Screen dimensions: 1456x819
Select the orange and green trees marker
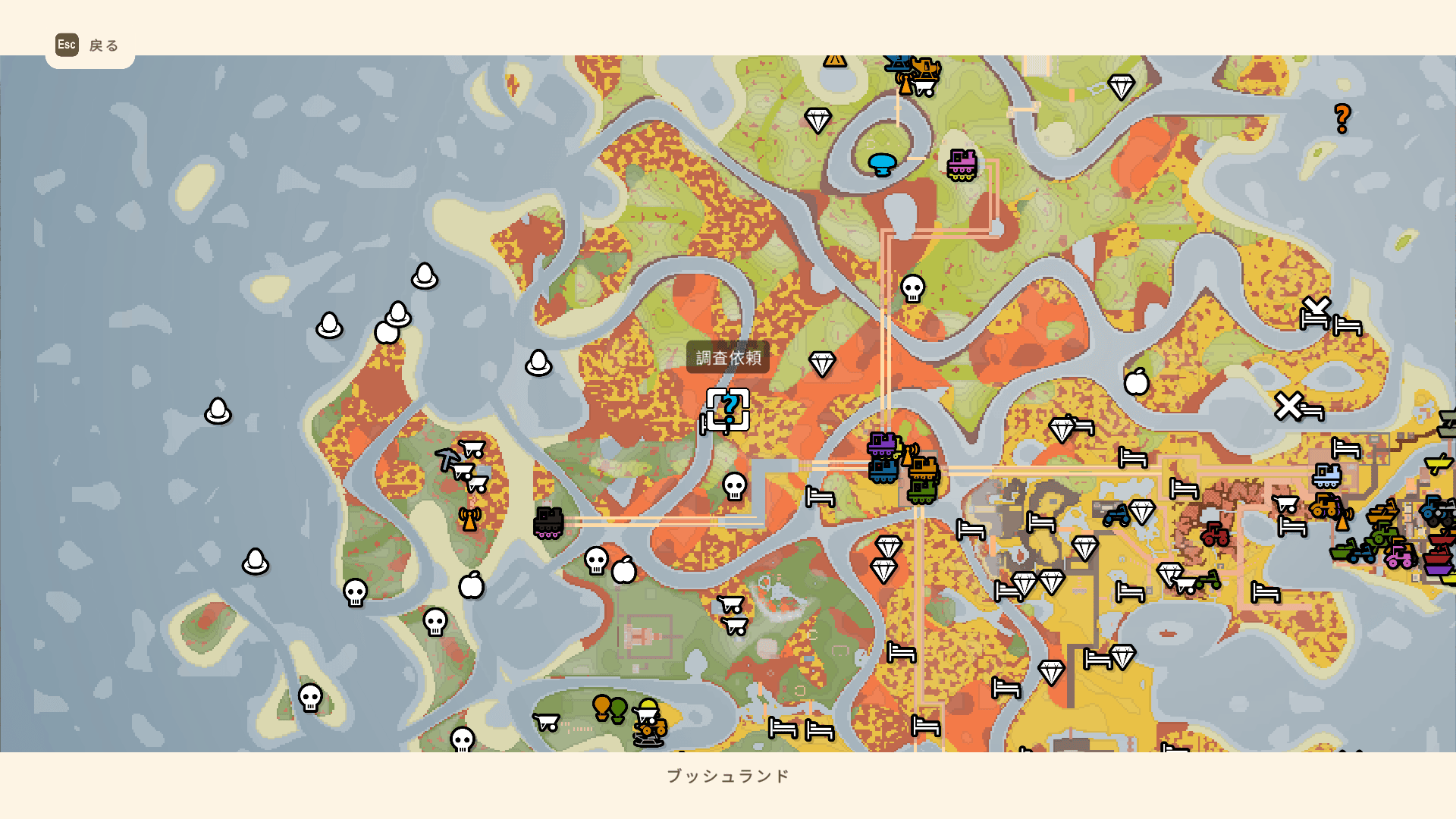pyautogui.click(x=610, y=709)
